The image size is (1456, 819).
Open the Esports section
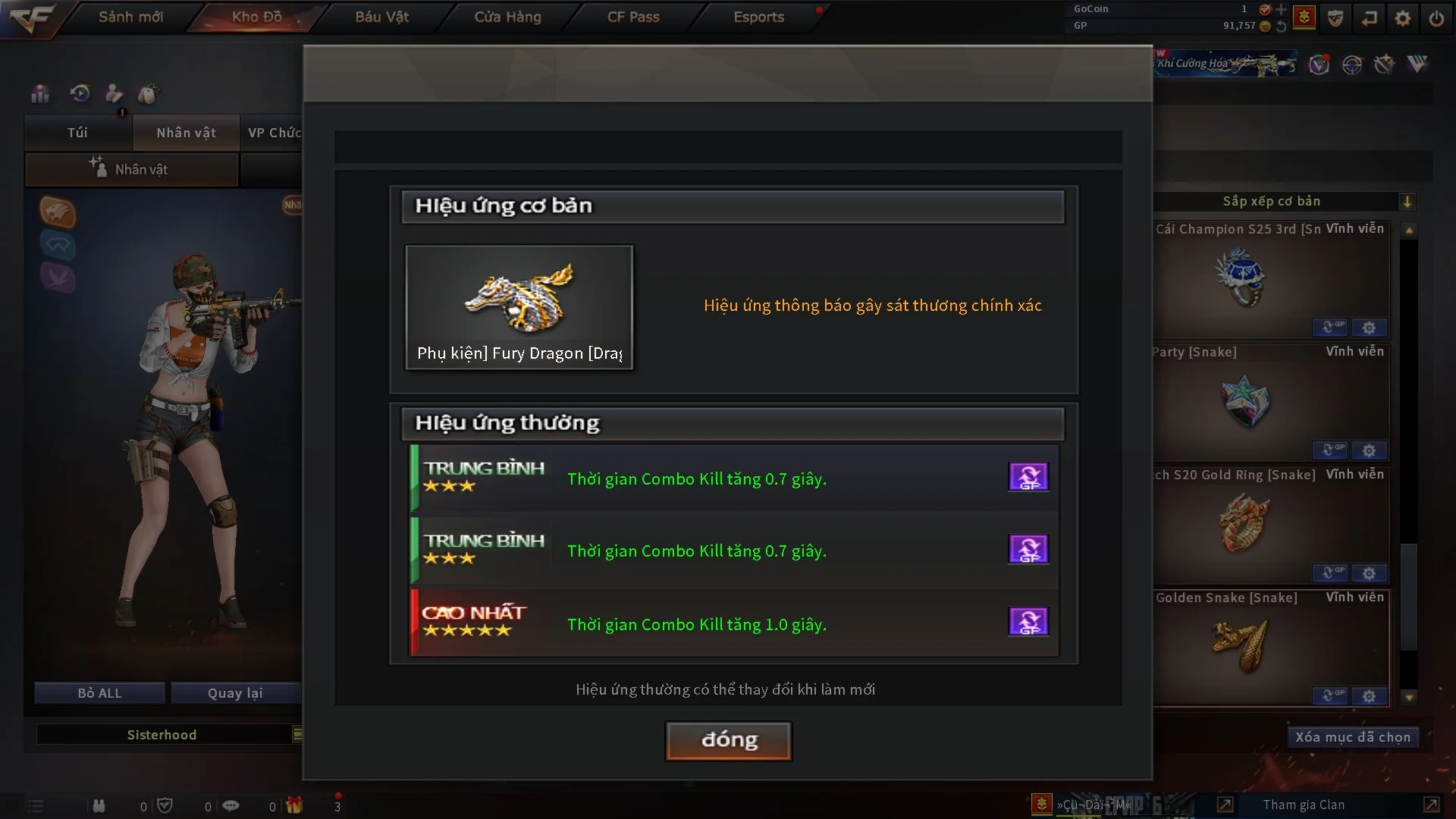click(x=758, y=17)
